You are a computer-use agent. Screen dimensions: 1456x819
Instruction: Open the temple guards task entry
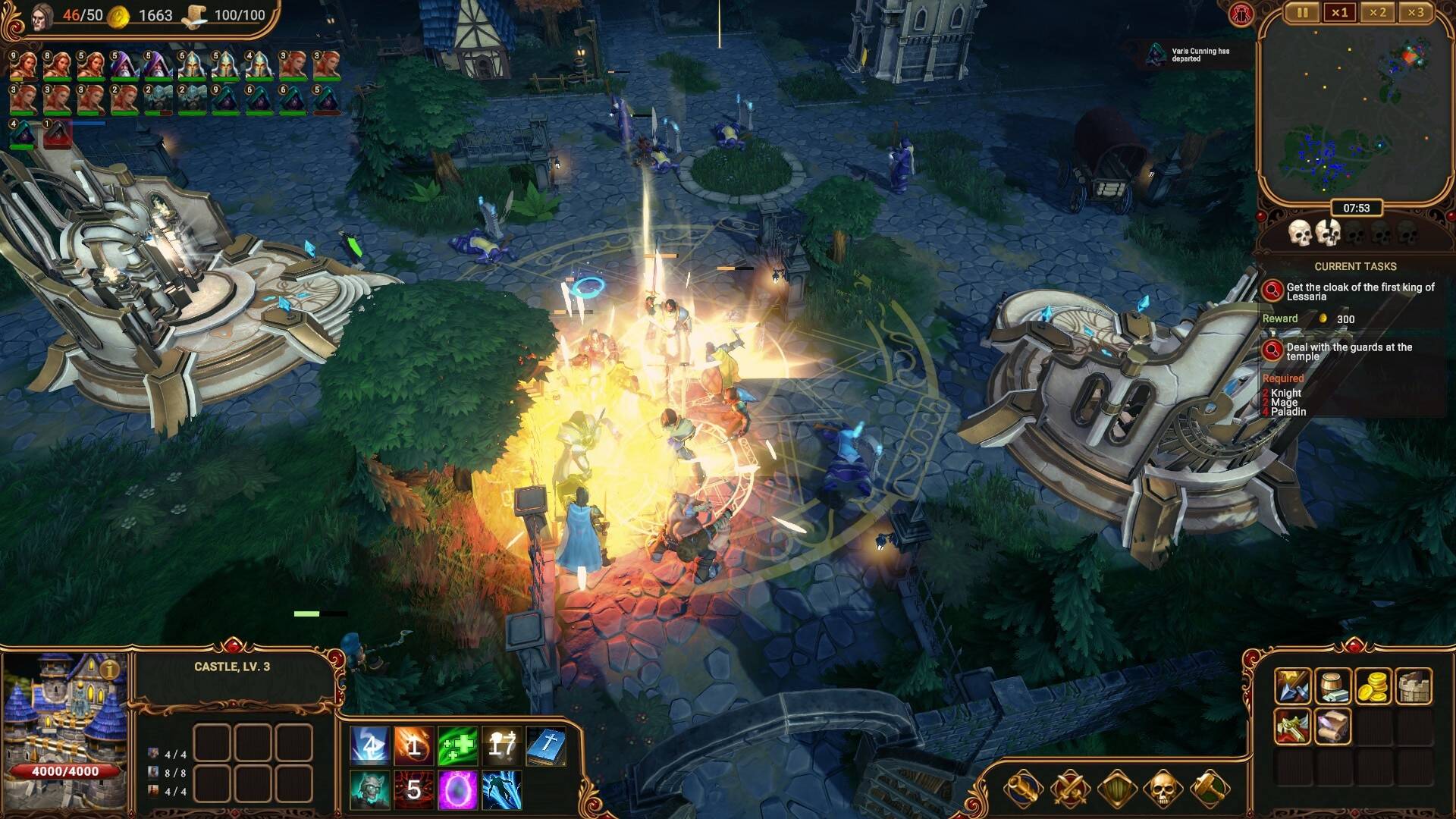click(1348, 351)
